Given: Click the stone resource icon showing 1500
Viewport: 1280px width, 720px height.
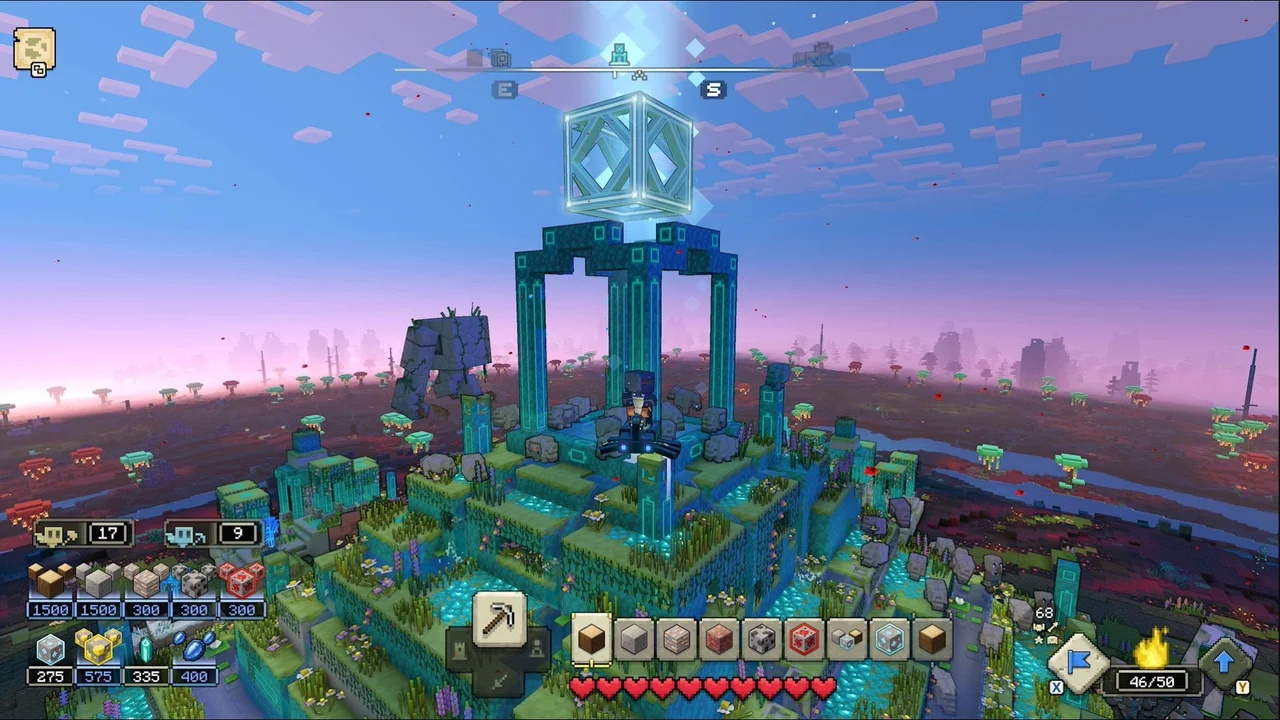Looking at the screenshot, I should (x=98, y=583).
